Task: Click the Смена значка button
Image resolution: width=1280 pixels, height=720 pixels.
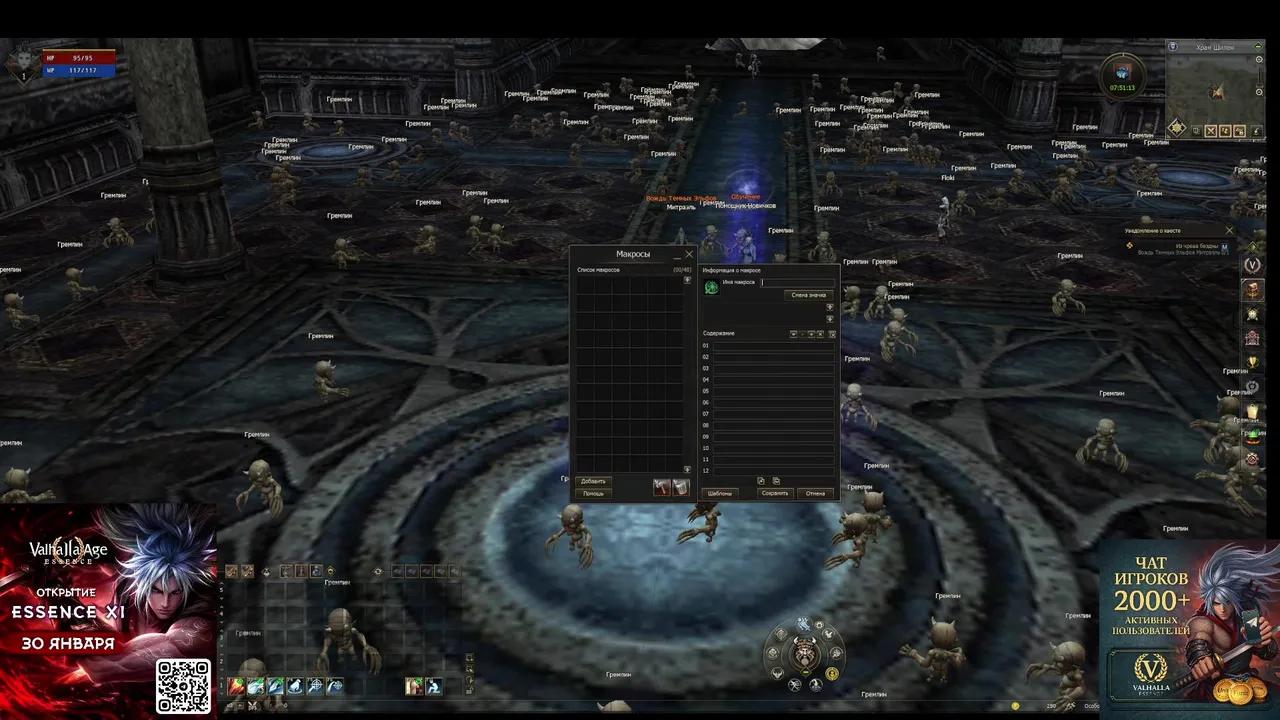Action: [809, 295]
